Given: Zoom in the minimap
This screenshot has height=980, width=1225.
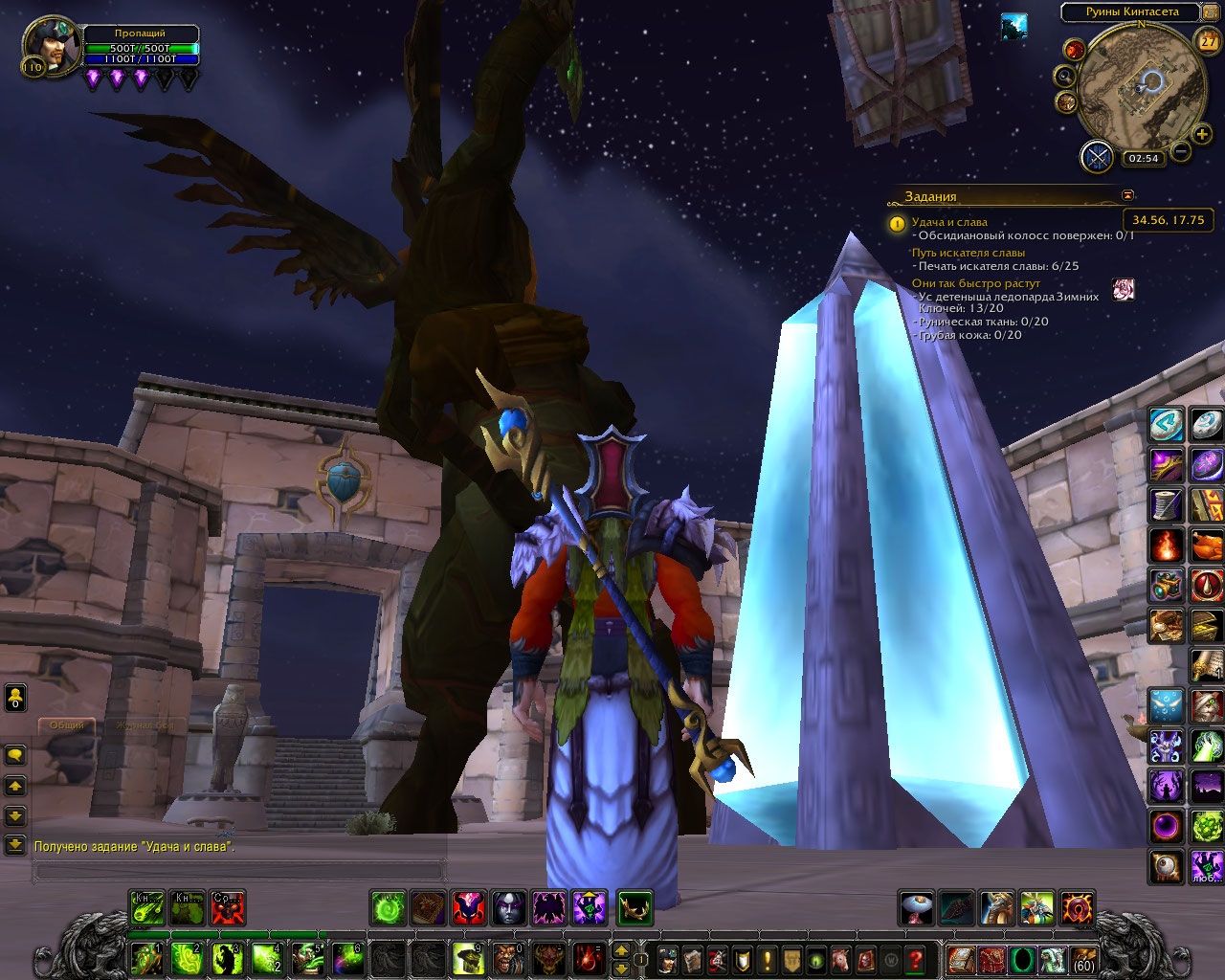Looking at the screenshot, I should pyautogui.click(x=1203, y=134).
